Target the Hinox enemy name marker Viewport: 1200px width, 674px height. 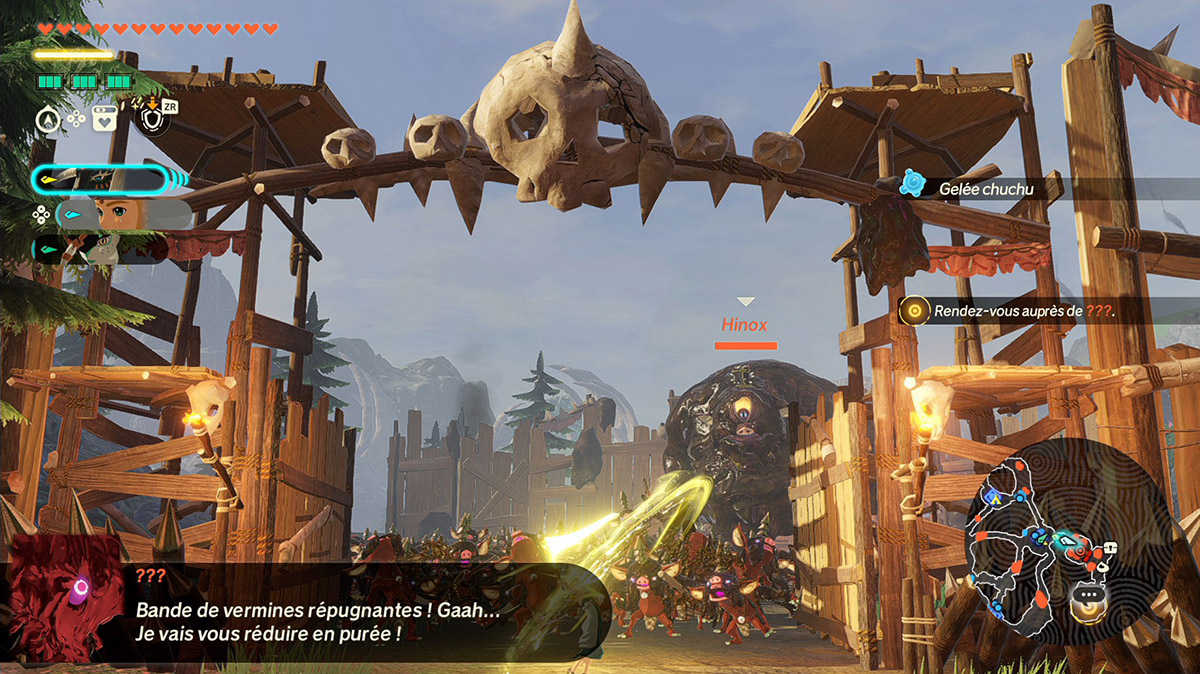click(745, 325)
